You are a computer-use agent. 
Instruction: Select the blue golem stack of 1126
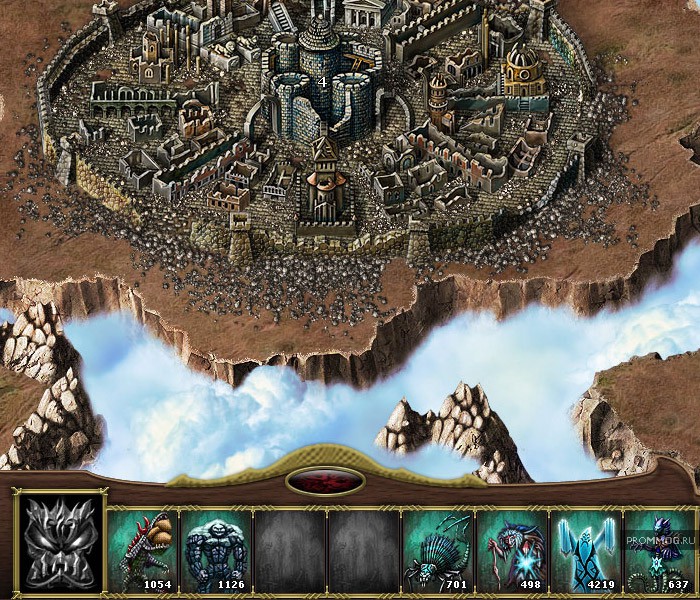(215, 549)
